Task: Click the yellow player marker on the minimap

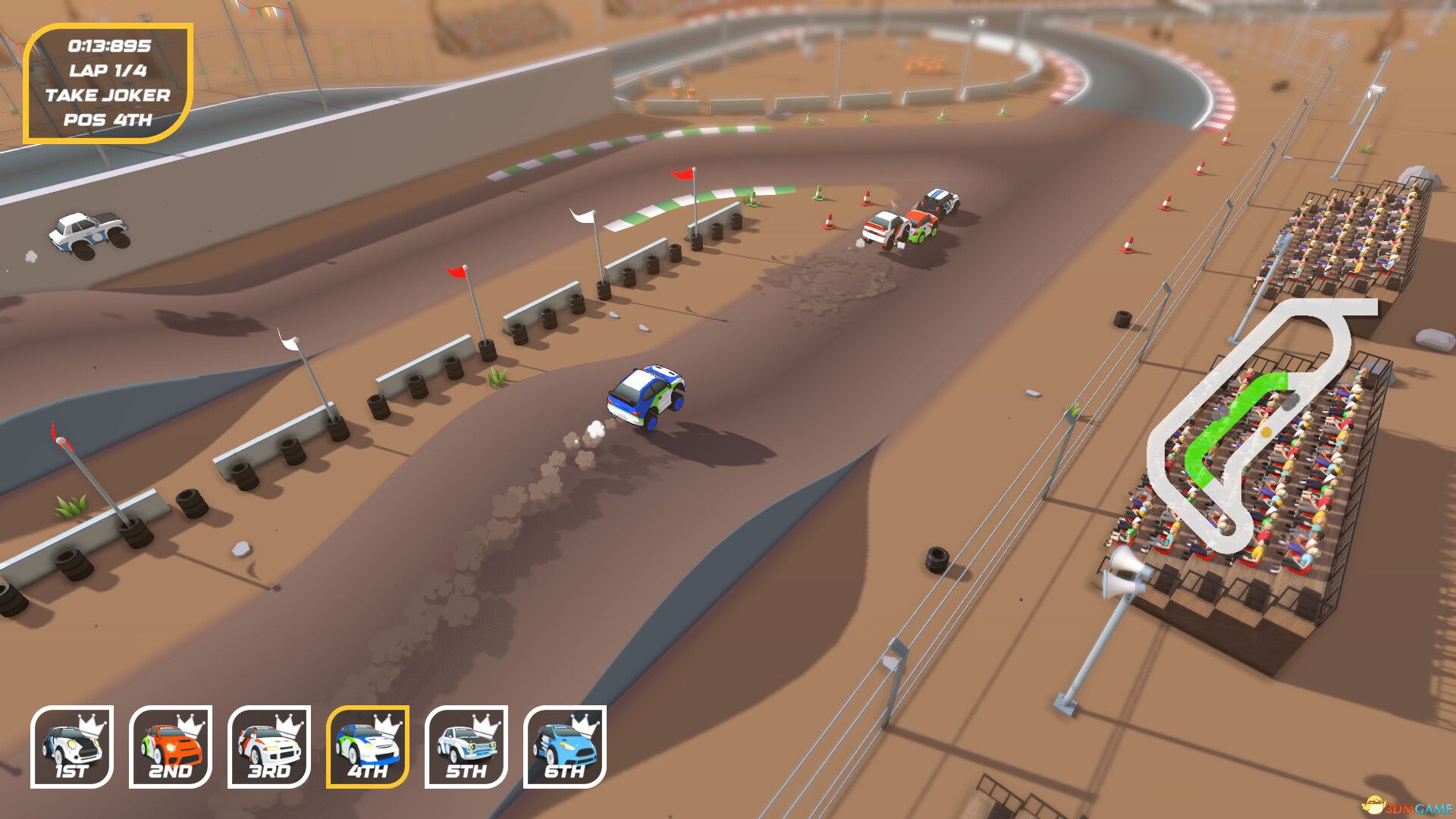Action: point(1266,431)
